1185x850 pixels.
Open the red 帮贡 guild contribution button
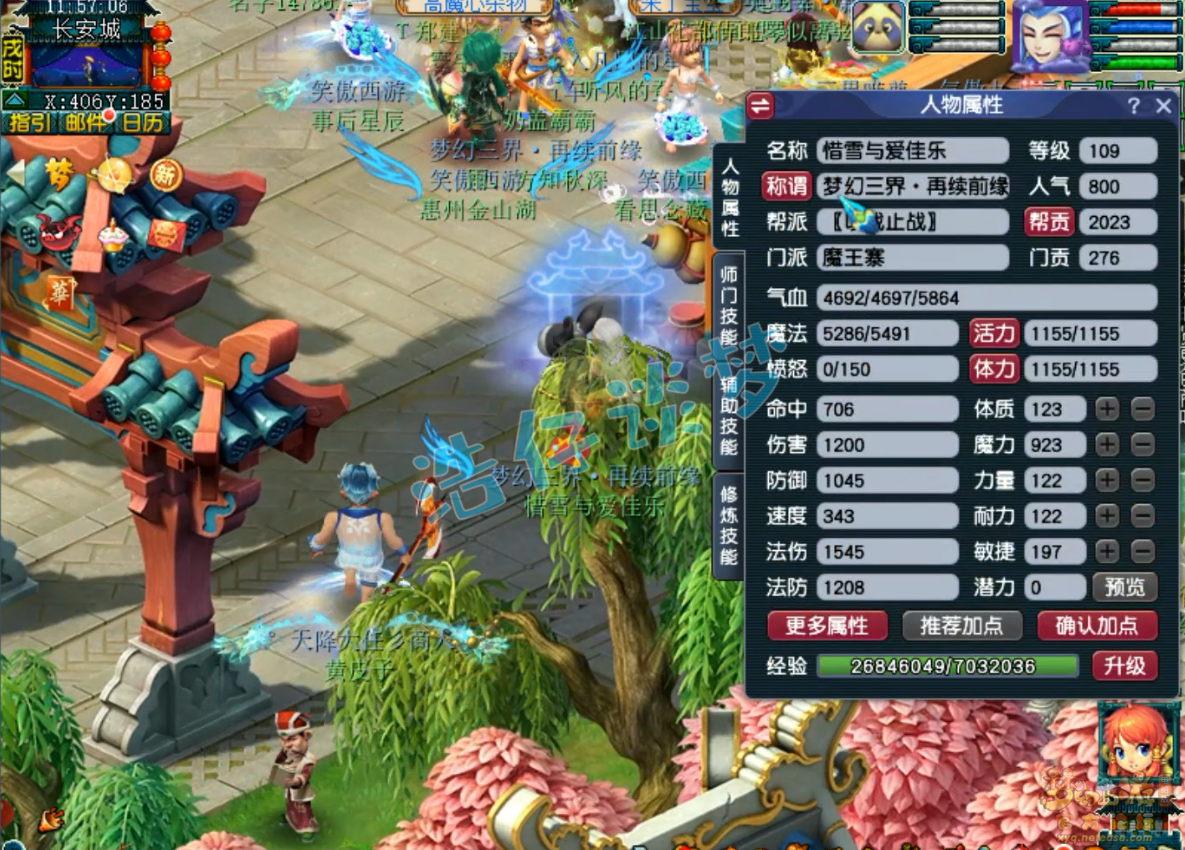tap(1048, 222)
